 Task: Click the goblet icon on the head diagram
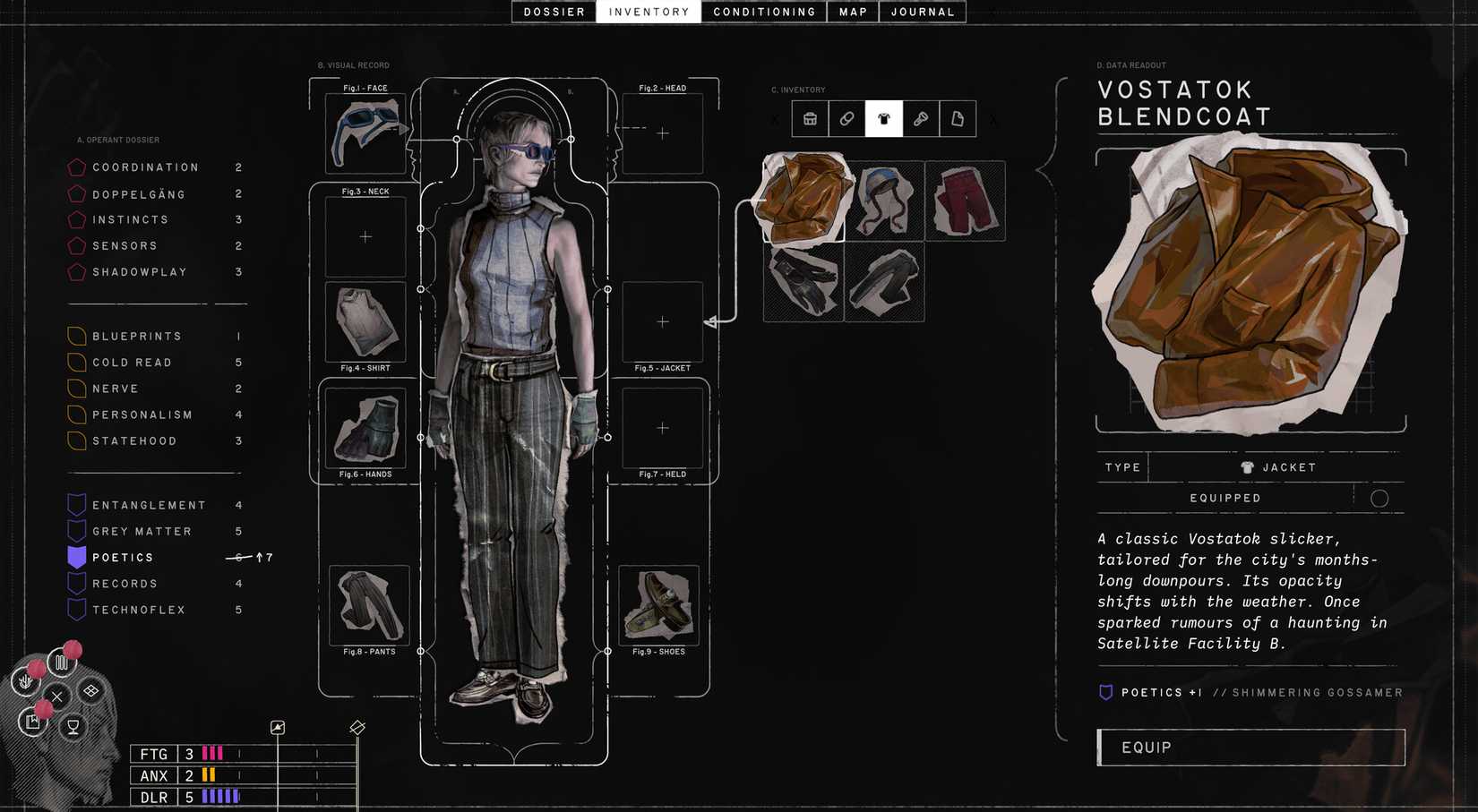73,726
